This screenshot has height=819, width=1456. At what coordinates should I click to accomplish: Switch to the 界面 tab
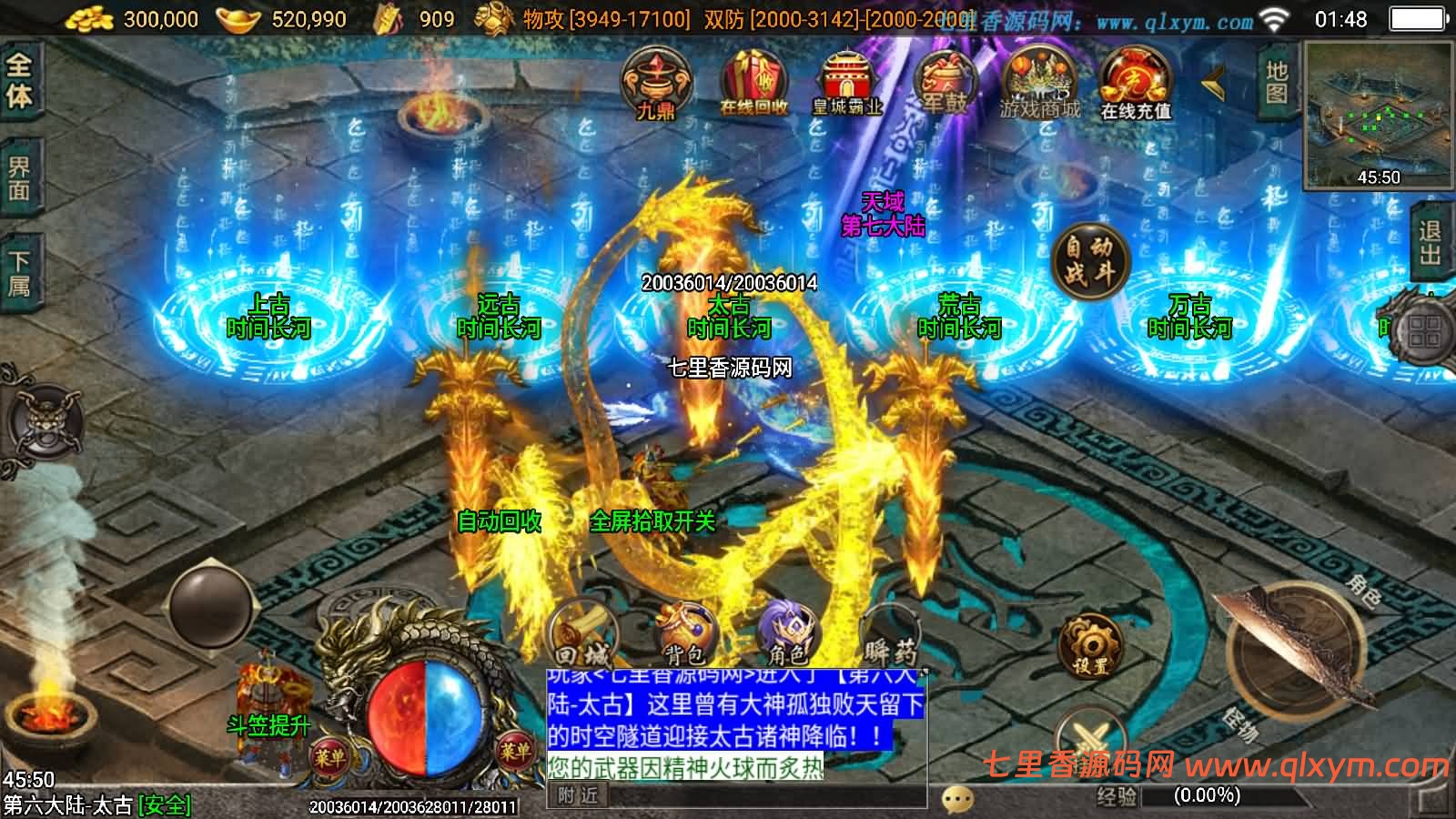pos(19,178)
